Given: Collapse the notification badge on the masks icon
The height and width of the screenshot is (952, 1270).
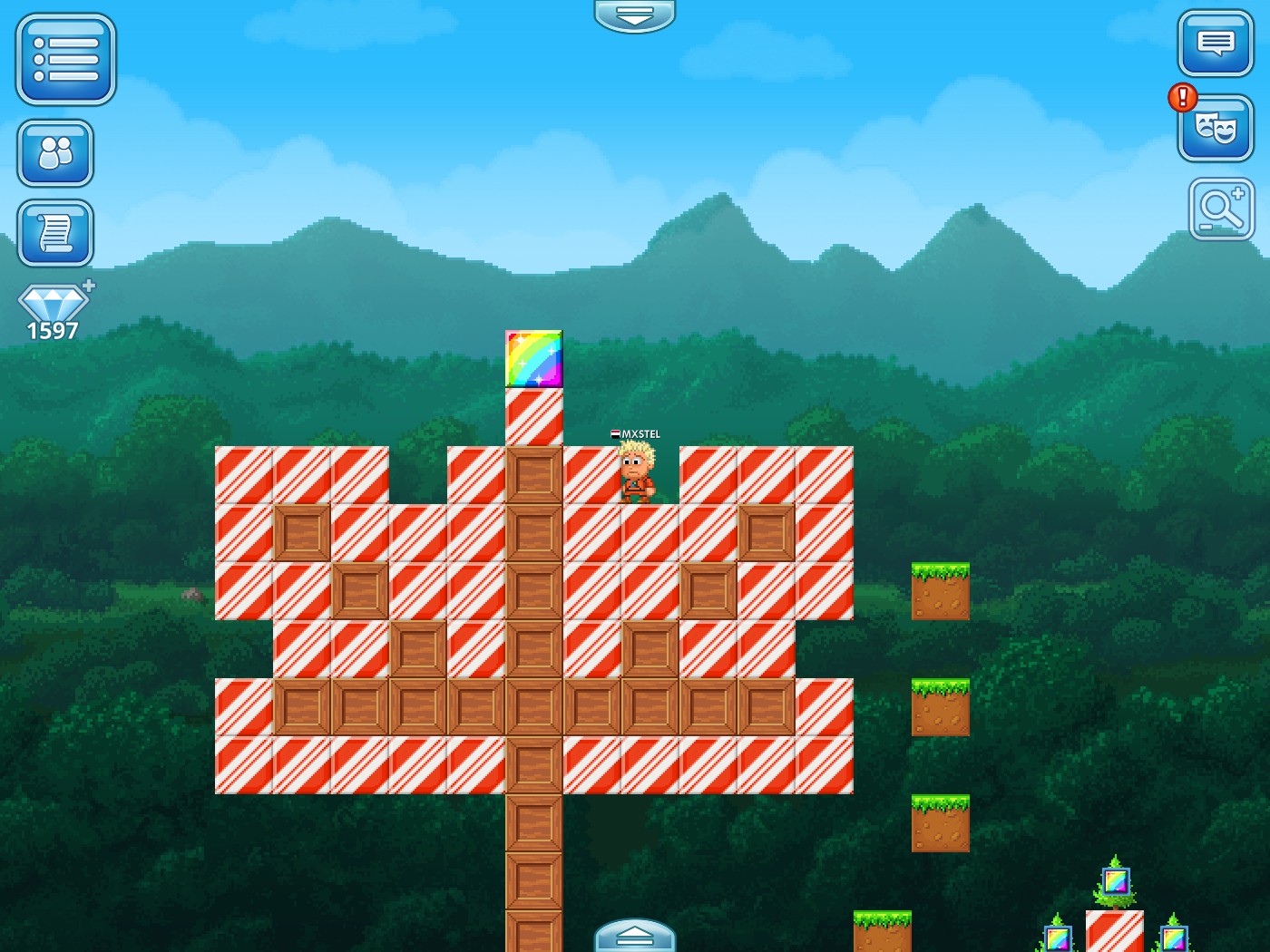Looking at the screenshot, I should coord(1182,97).
